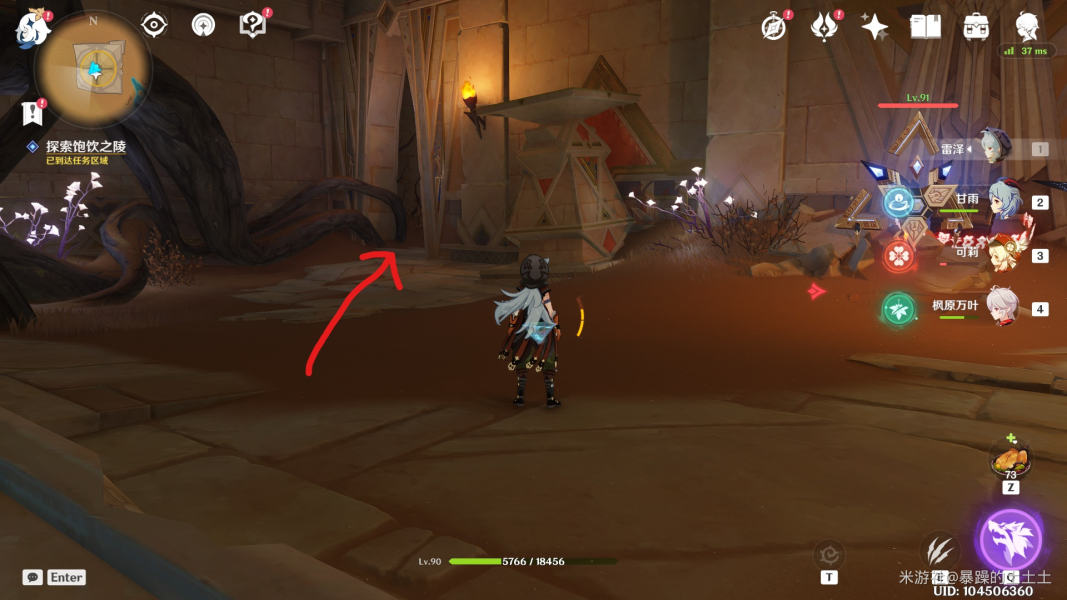The height and width of the screenshot is (600, 1067).
Task: Activate the purple wolf elemental burst
Action: (1010, 541)
